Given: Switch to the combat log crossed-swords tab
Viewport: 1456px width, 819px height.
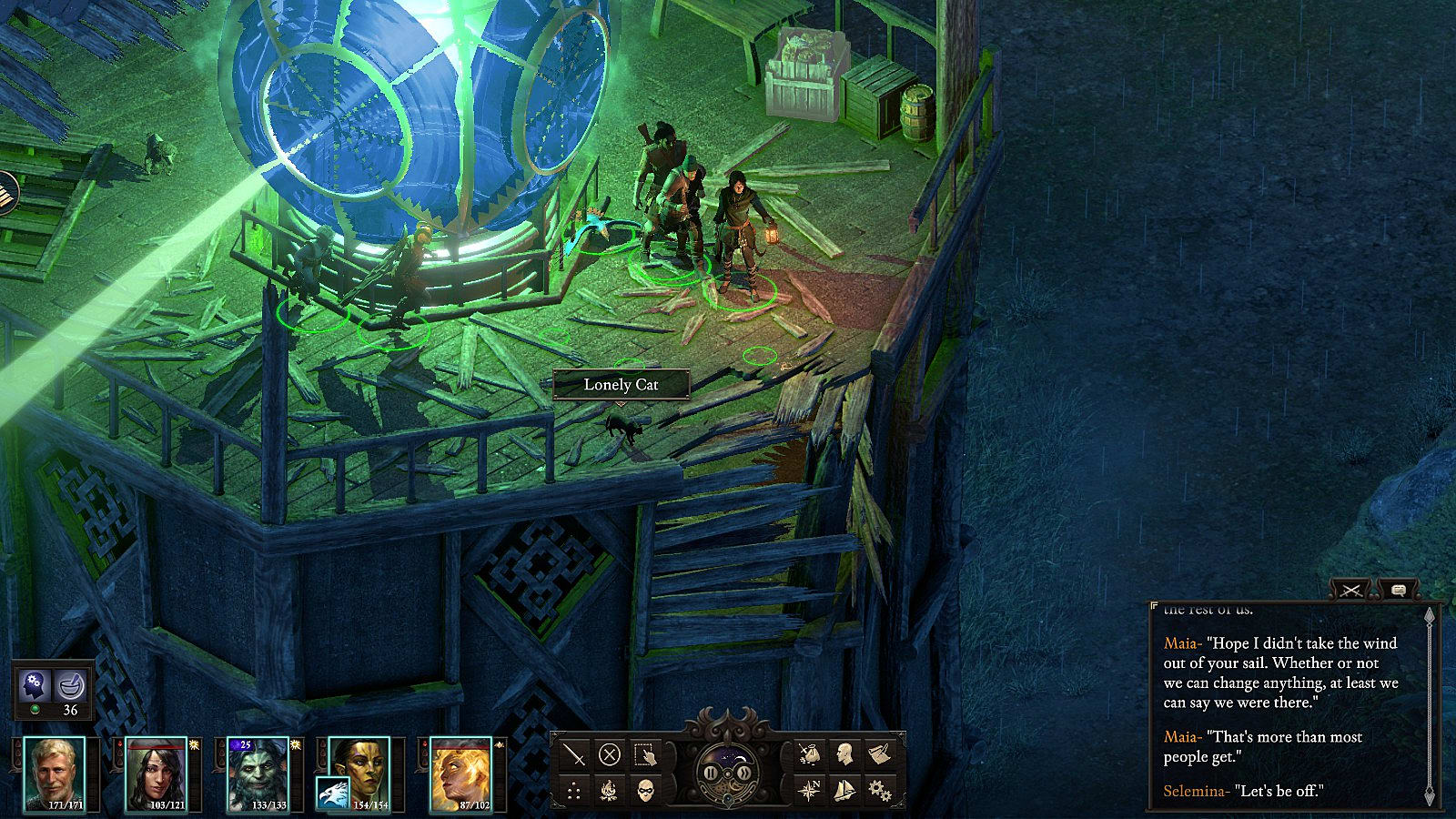Looking at the screenshot, I should 1351,591.
